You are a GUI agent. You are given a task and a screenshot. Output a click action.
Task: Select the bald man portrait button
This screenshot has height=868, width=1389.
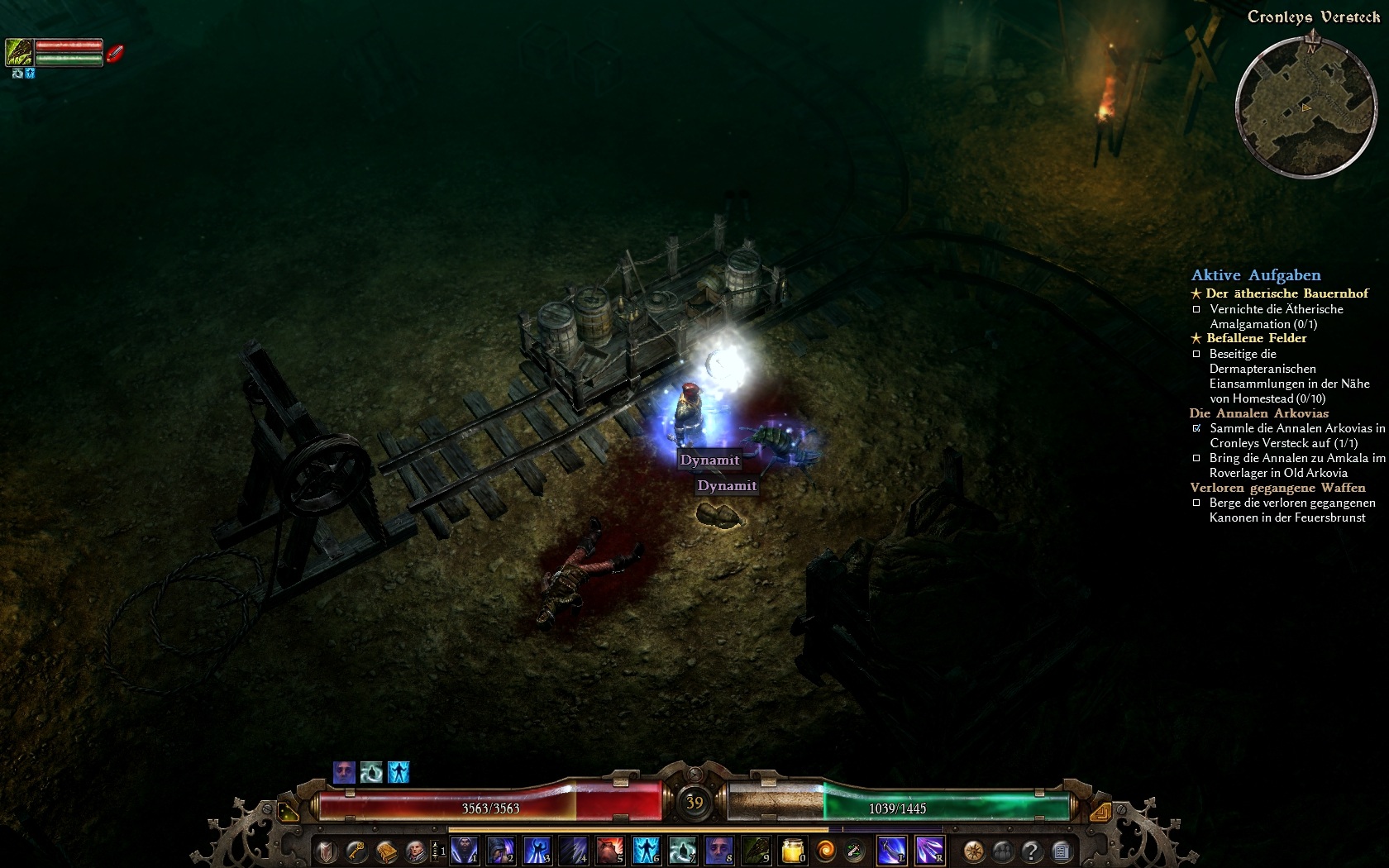[415, 850]
